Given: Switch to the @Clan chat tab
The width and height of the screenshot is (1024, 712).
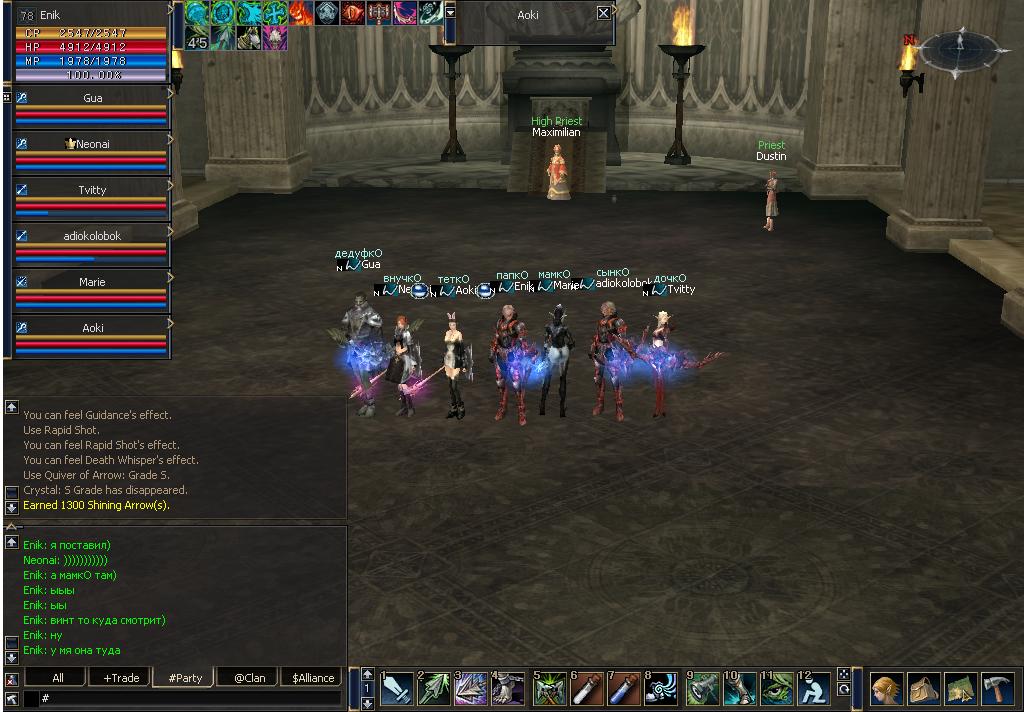Looking at the screenshot, I should pyautogui.click(x=249, y=677).
